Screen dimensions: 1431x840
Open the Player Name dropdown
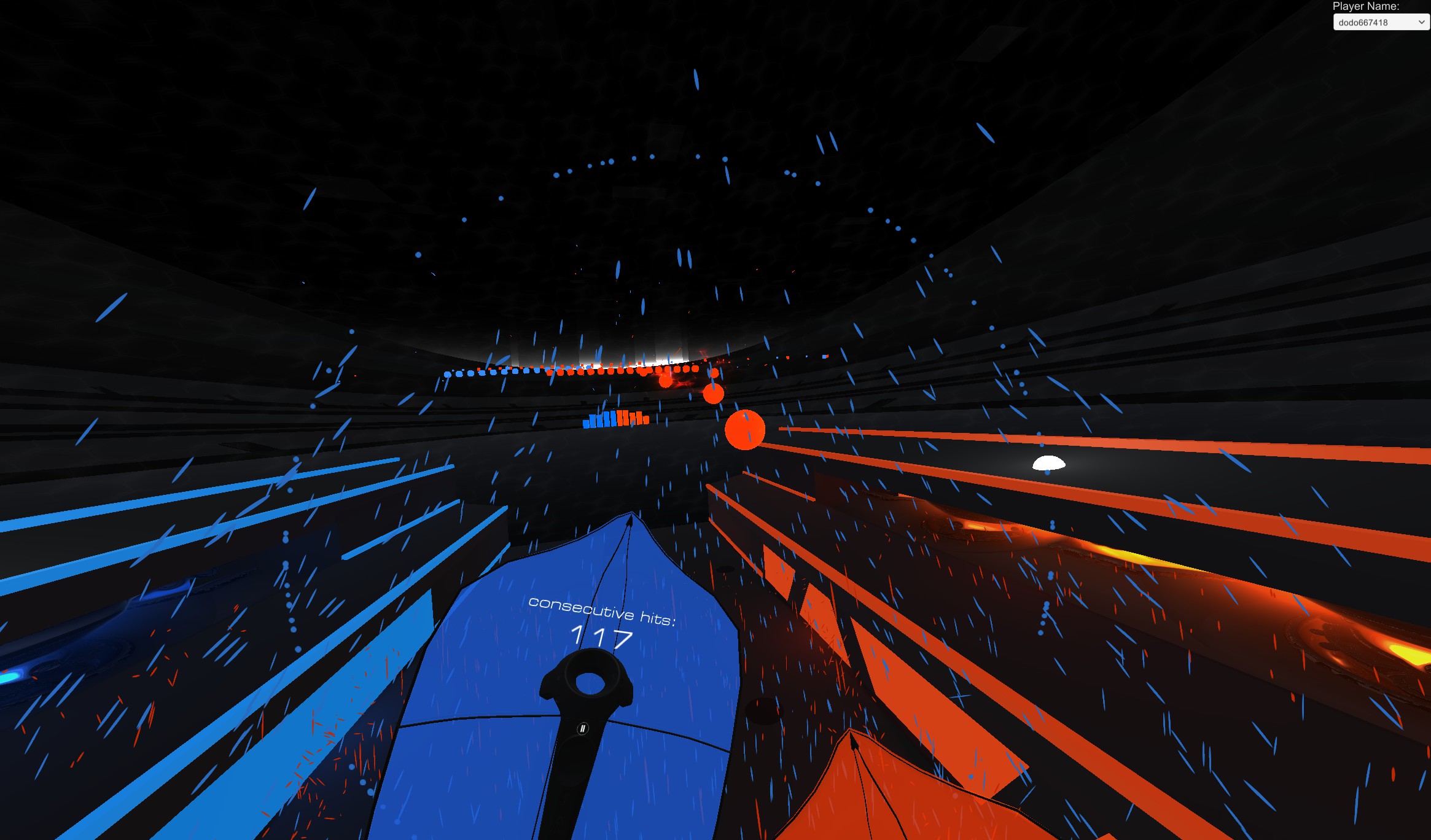1381,23
